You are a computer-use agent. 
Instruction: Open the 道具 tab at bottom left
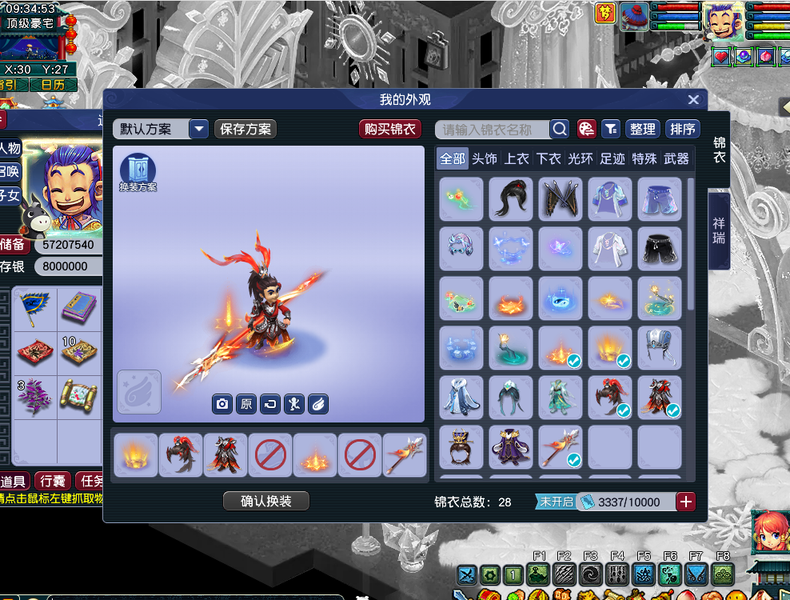tap(12, 482)
